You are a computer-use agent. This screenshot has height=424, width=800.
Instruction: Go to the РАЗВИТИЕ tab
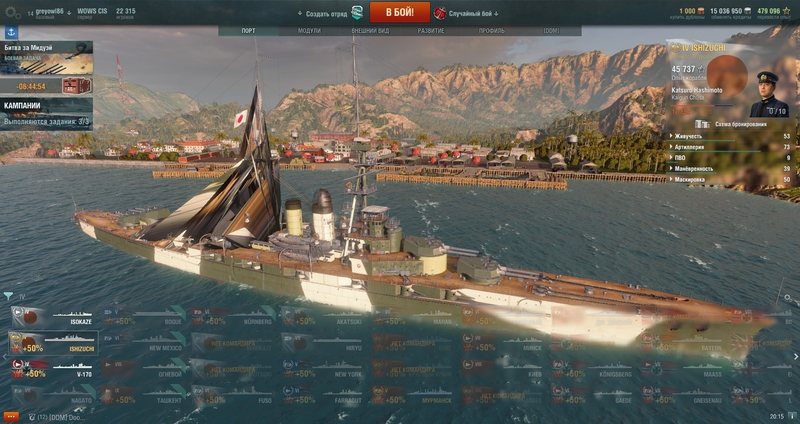(x=431, y=31)
